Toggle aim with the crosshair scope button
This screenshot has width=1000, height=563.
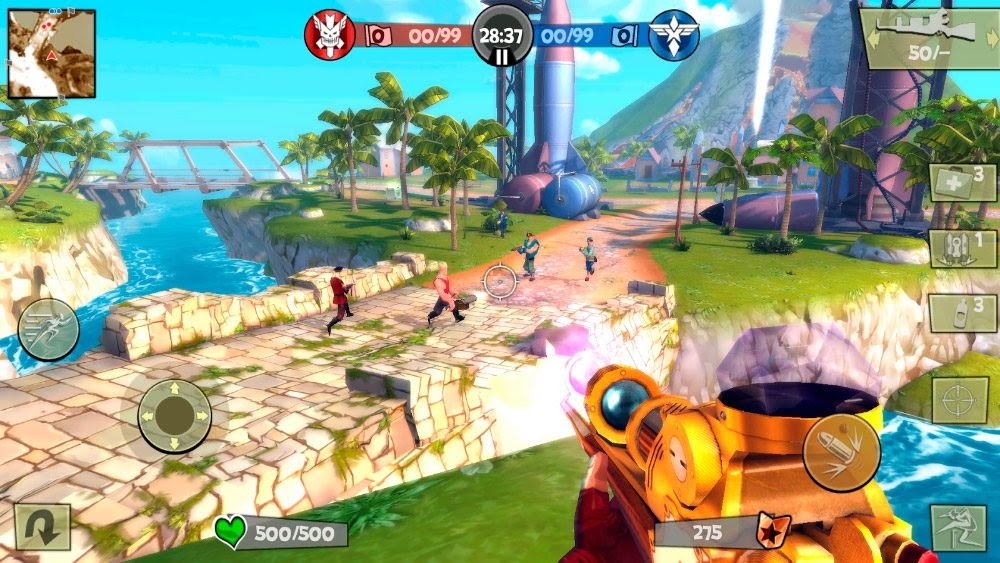pyautogui.click(x=960, y=400)
